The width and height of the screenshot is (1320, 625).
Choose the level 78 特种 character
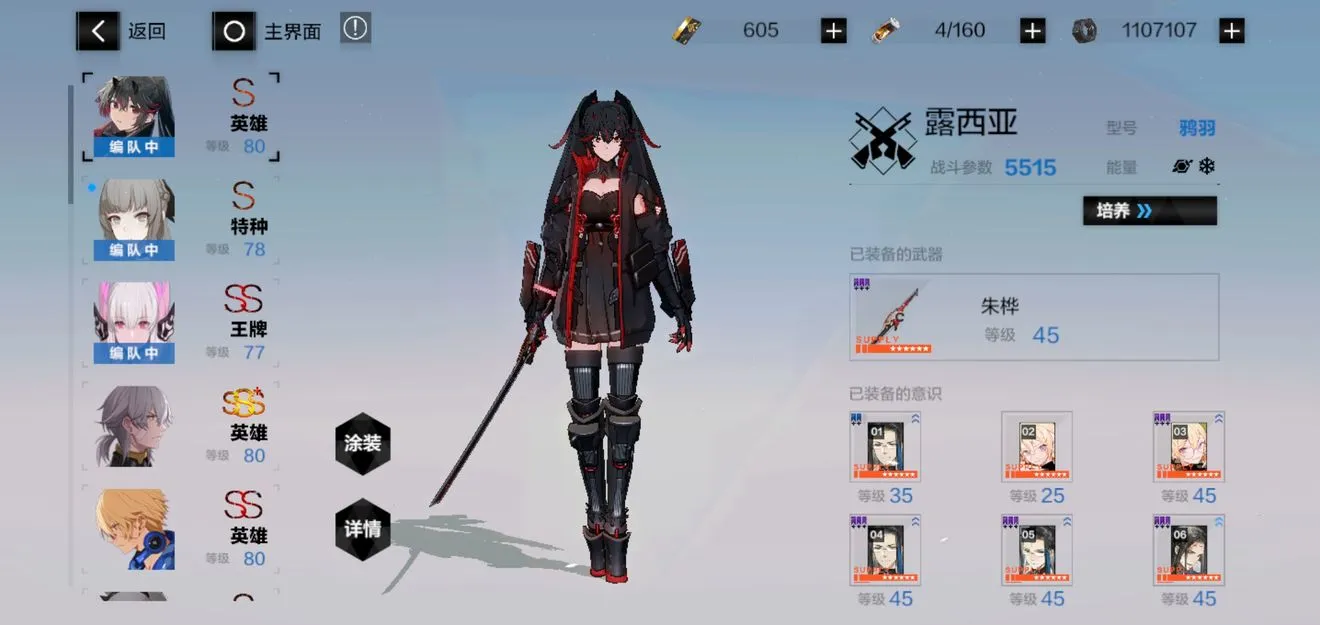(x=180, y=221)
